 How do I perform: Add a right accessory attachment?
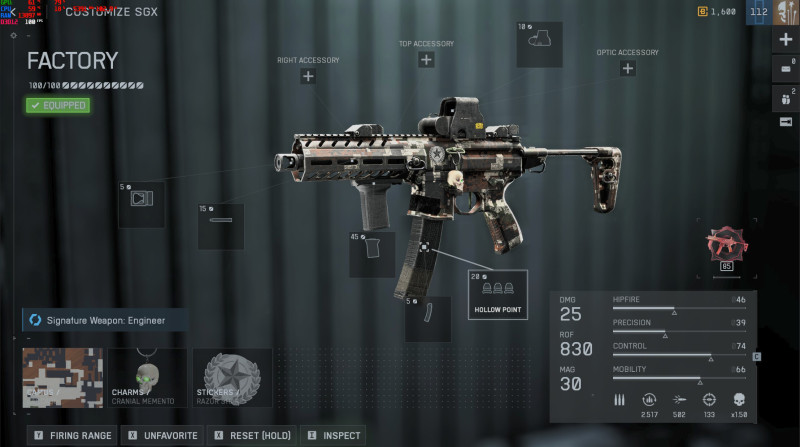(x=308, y=76)
